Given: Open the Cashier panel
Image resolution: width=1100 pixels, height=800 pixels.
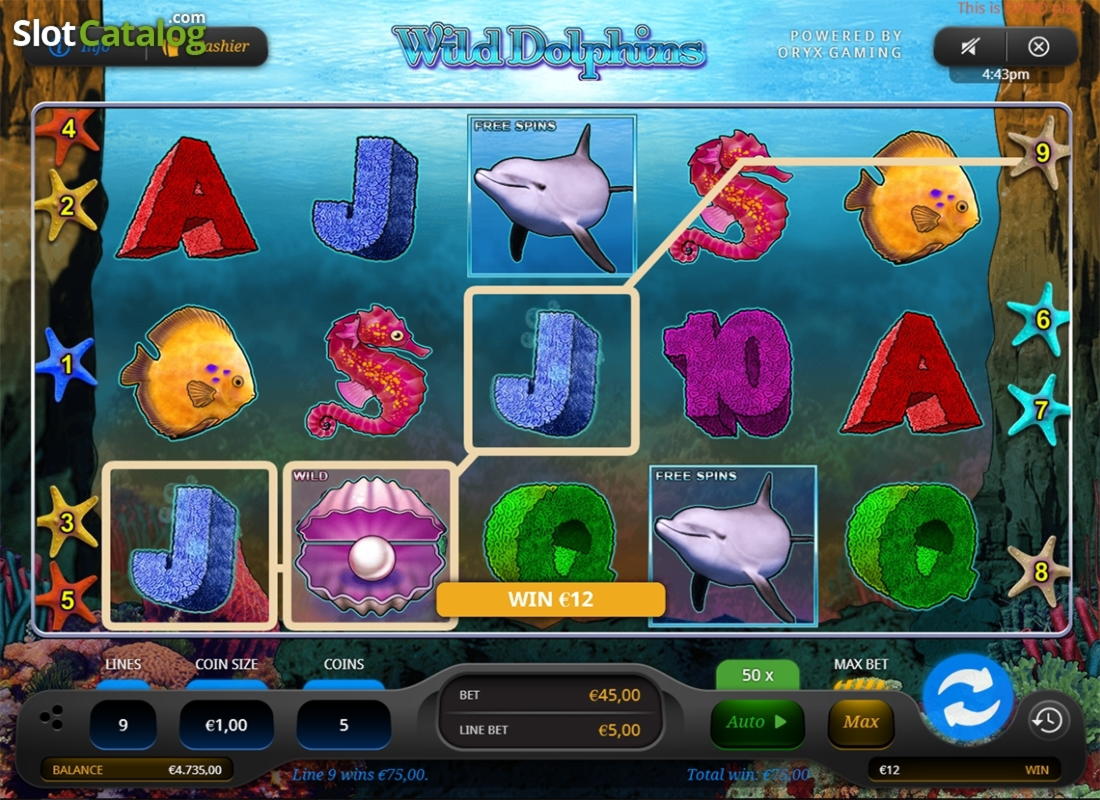Looking at the screenshot, I should [x=215, y=47].
